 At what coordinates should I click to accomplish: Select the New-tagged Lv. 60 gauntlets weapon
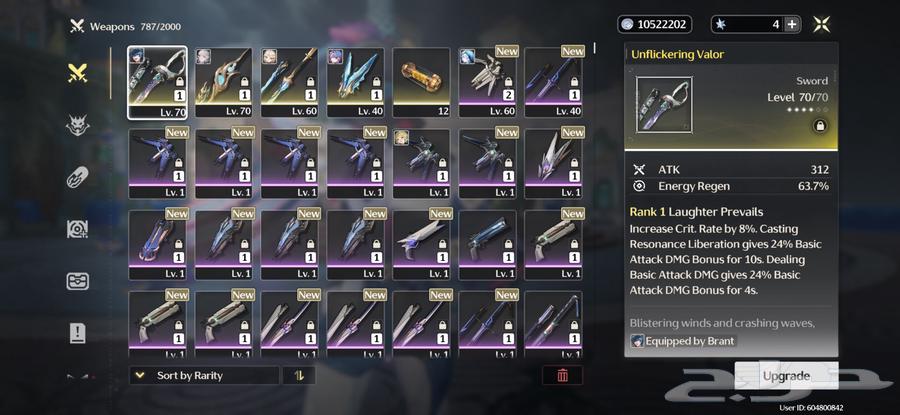click(487, 82)
